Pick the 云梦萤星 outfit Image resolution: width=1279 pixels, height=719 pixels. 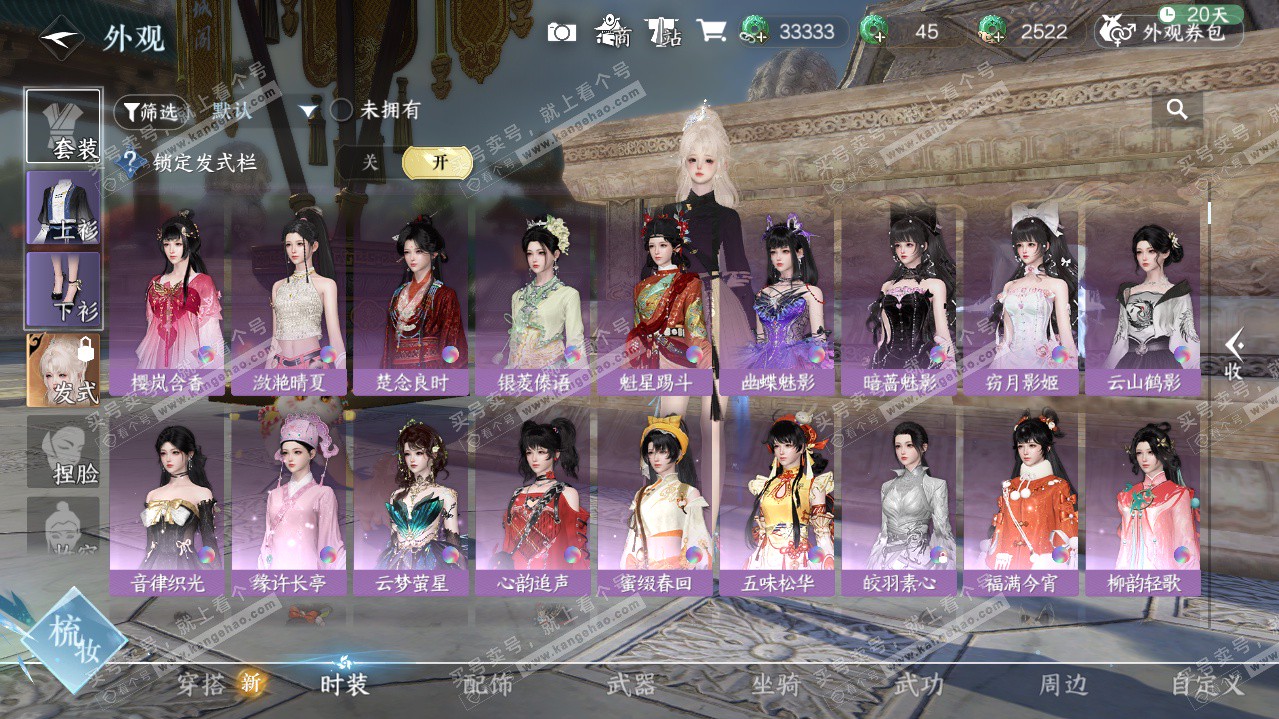[x=411, y=500]
